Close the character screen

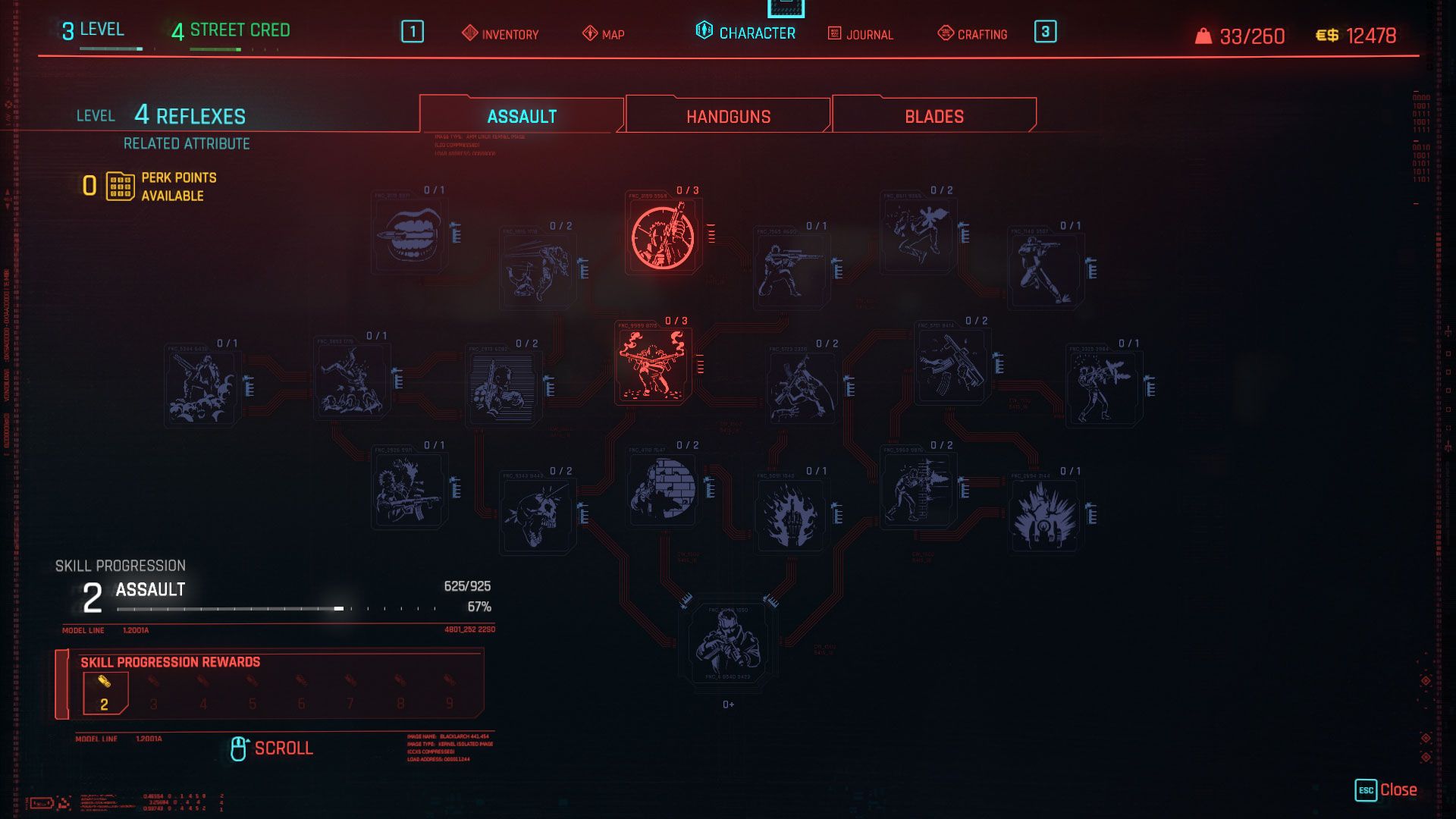[x=1385, y=789]
